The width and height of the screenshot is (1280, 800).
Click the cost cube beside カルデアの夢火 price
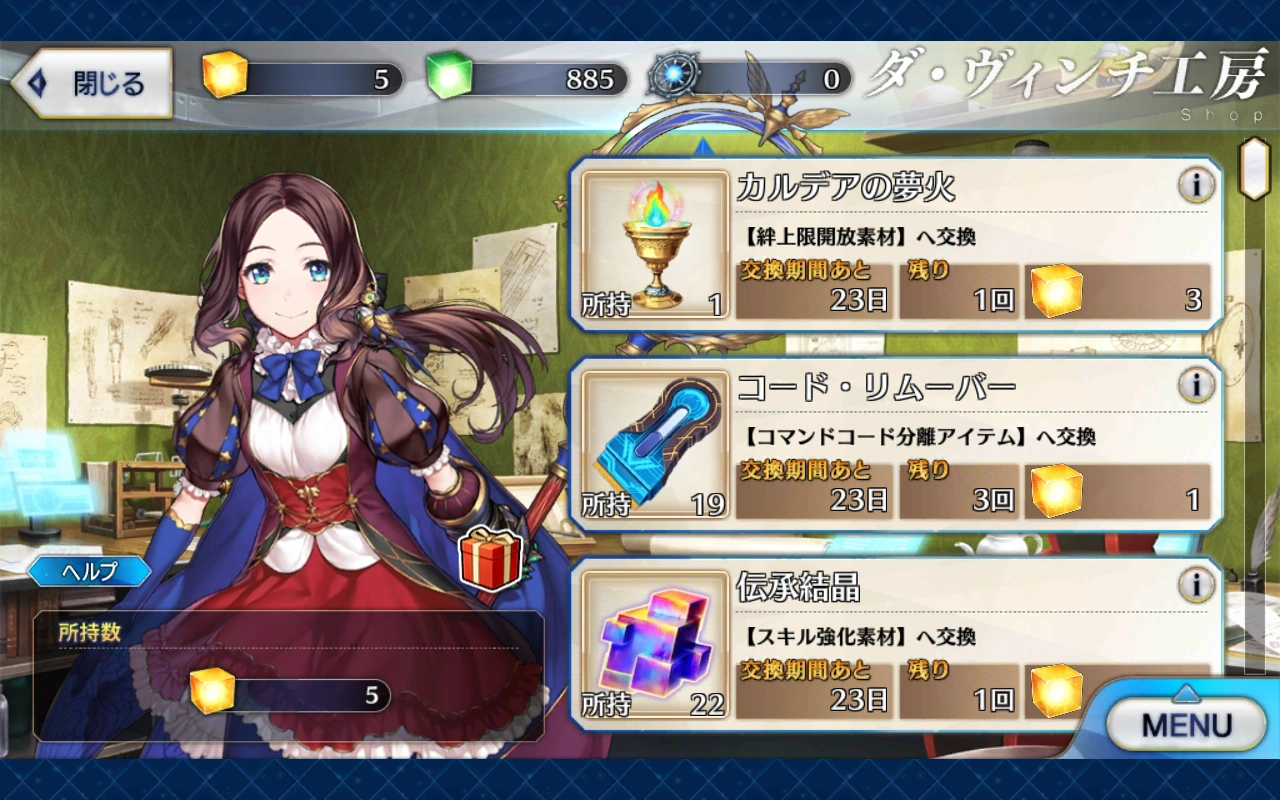1056,293
